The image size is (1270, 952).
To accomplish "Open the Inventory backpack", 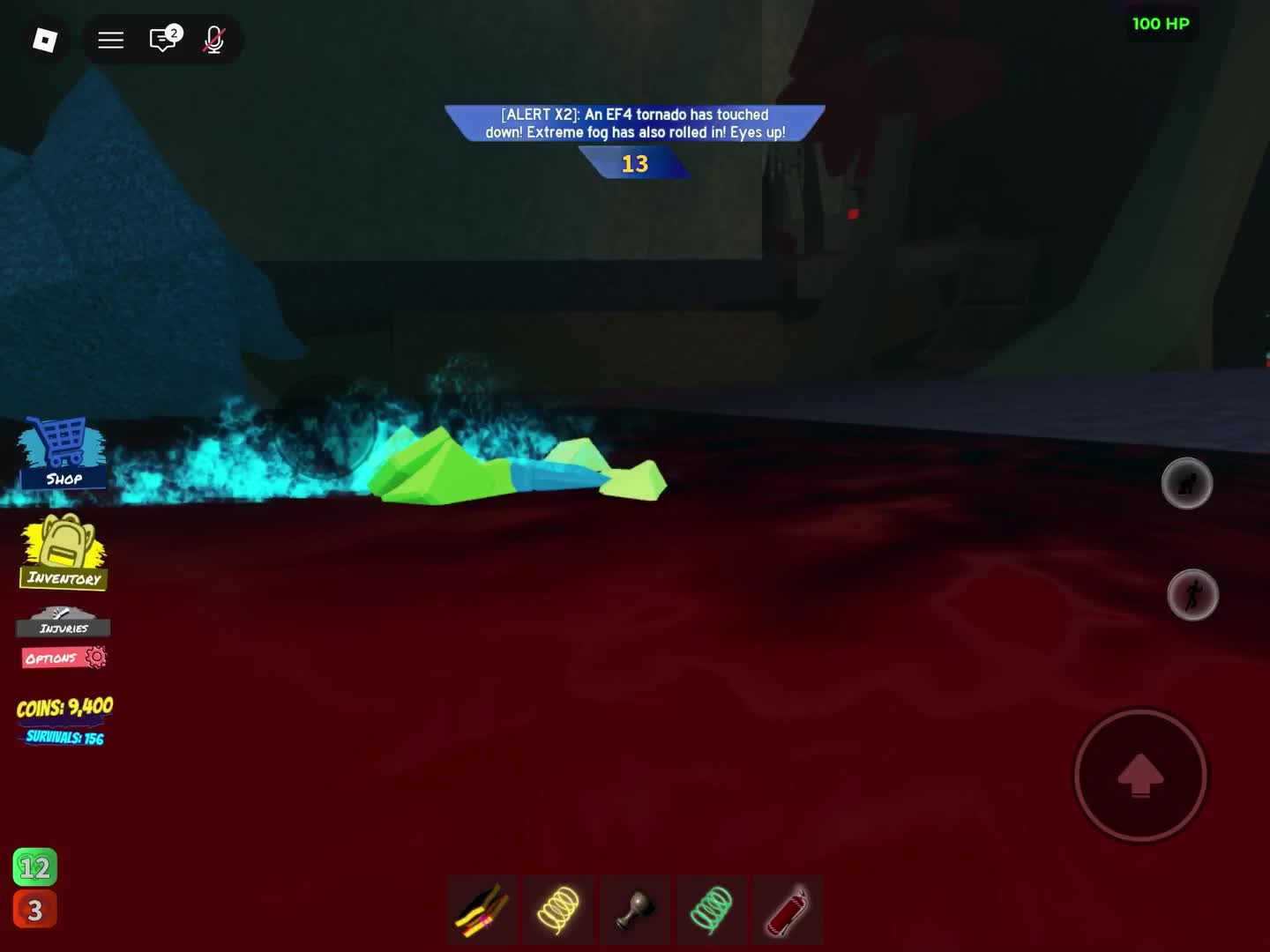I will [63, 551].
